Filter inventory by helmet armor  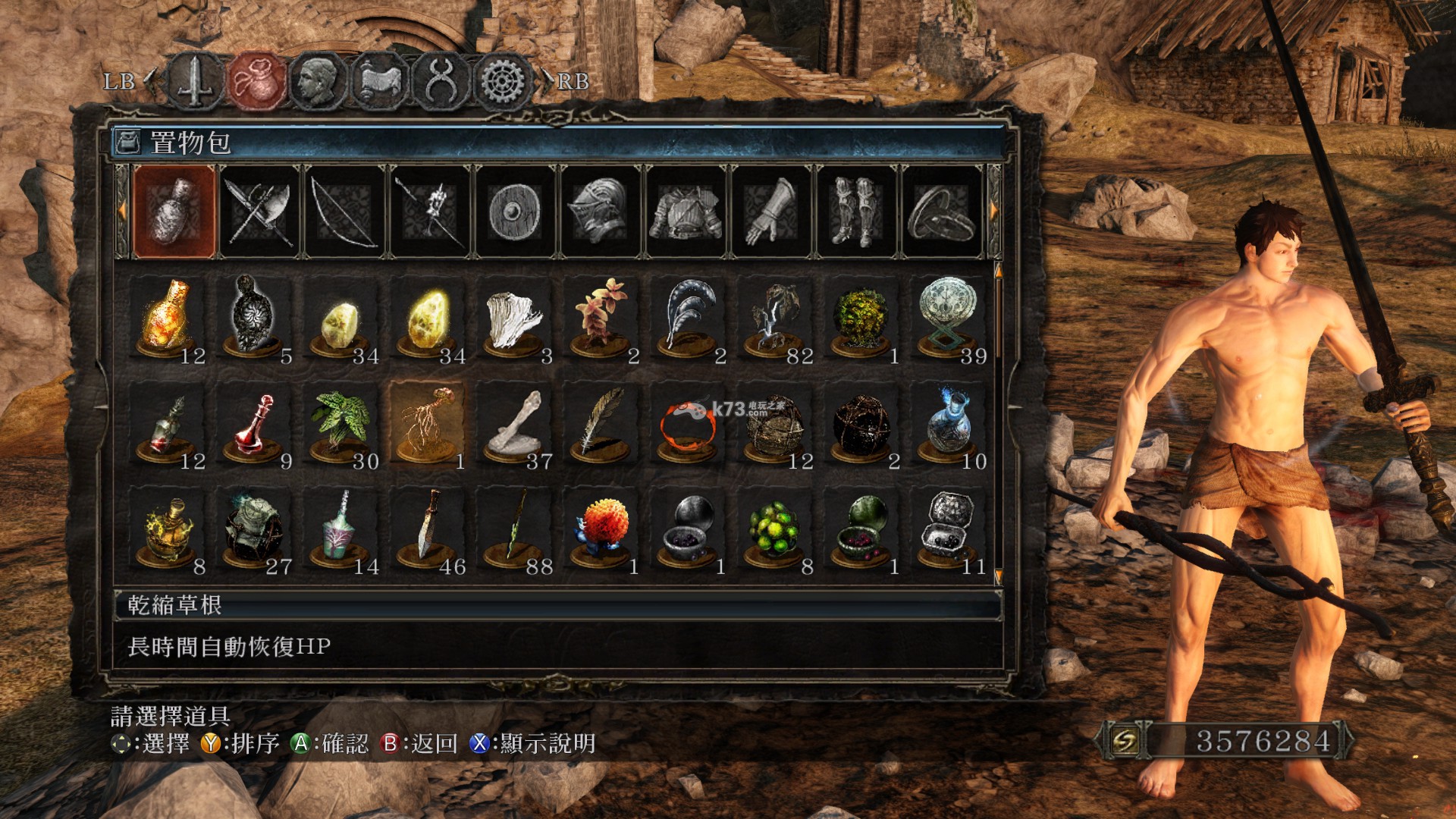[x=601, y=212]
